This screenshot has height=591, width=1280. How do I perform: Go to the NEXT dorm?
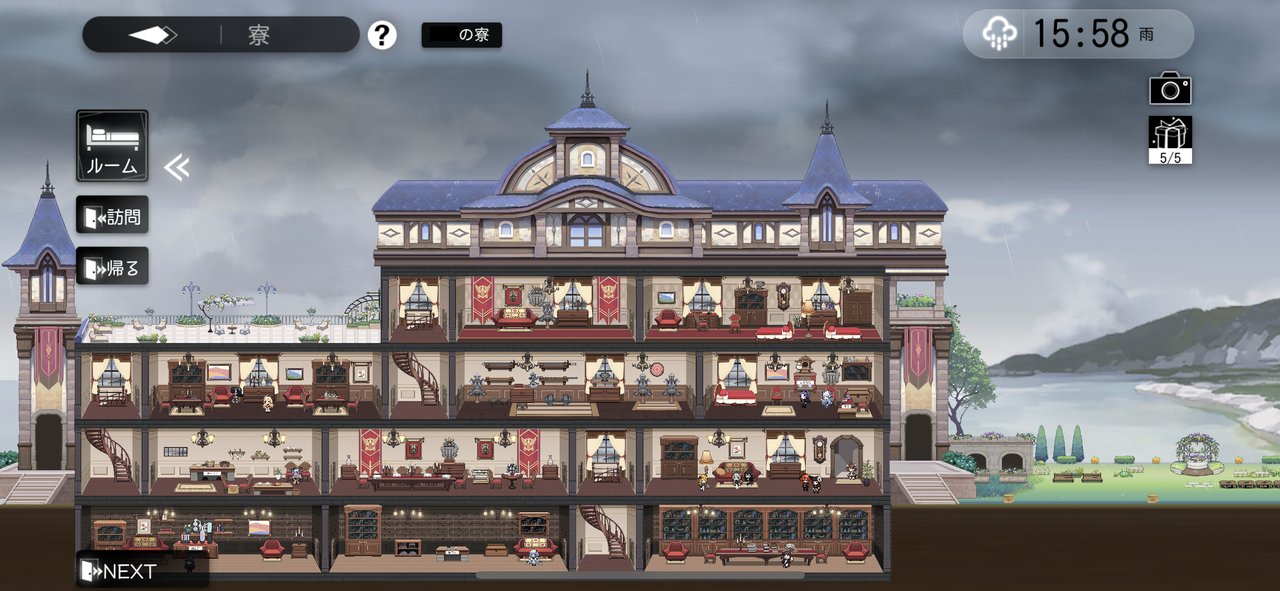[x=119, y=571]
